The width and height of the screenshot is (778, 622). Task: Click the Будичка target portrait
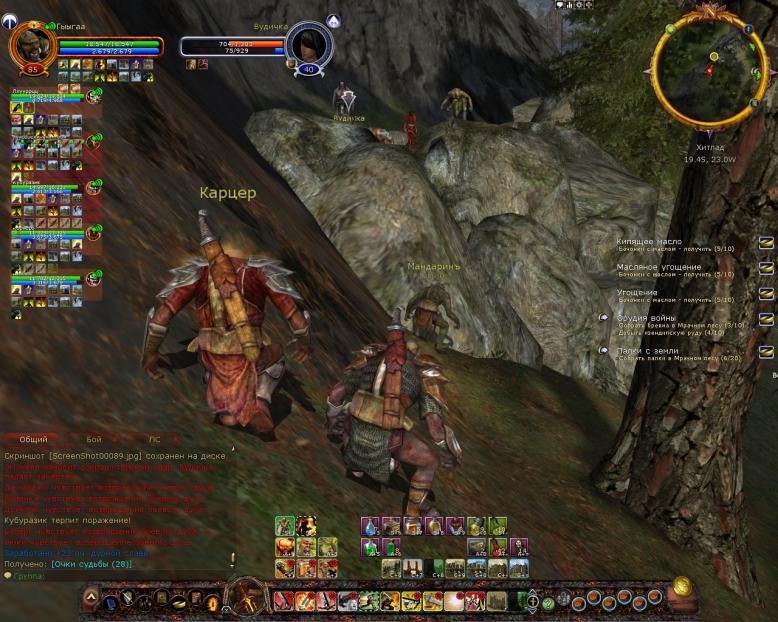tap(308, 44)
